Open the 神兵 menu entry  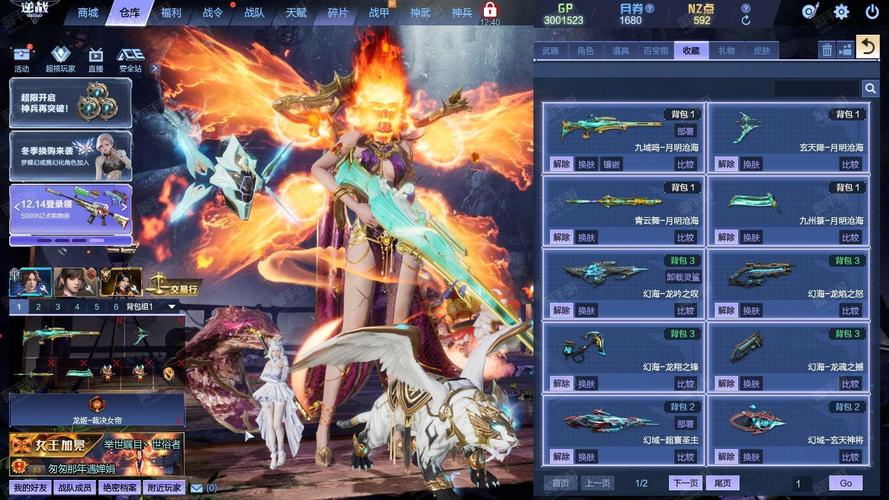(x=461, y=13)
